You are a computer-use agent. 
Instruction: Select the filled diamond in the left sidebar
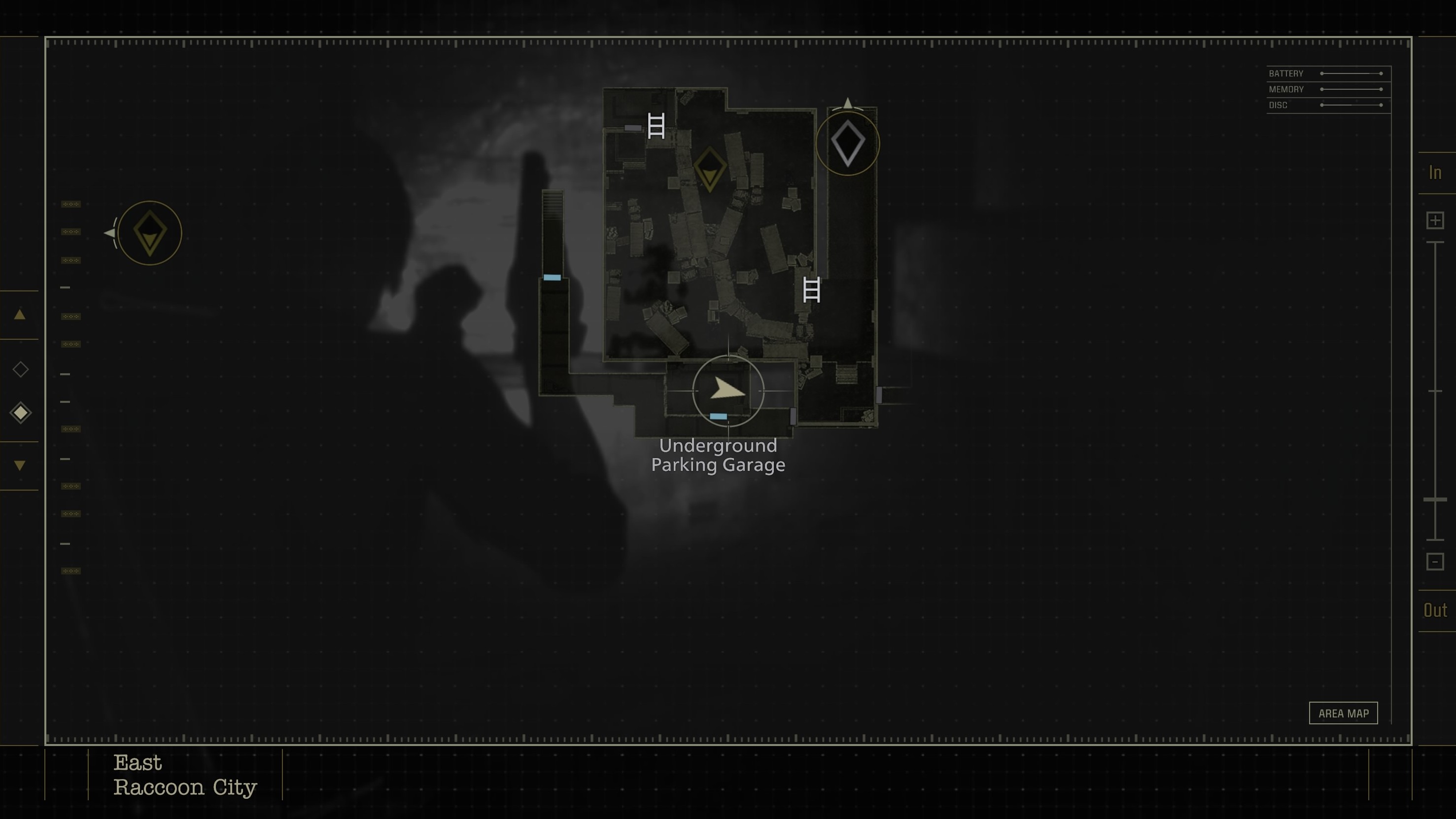[20, 412]
